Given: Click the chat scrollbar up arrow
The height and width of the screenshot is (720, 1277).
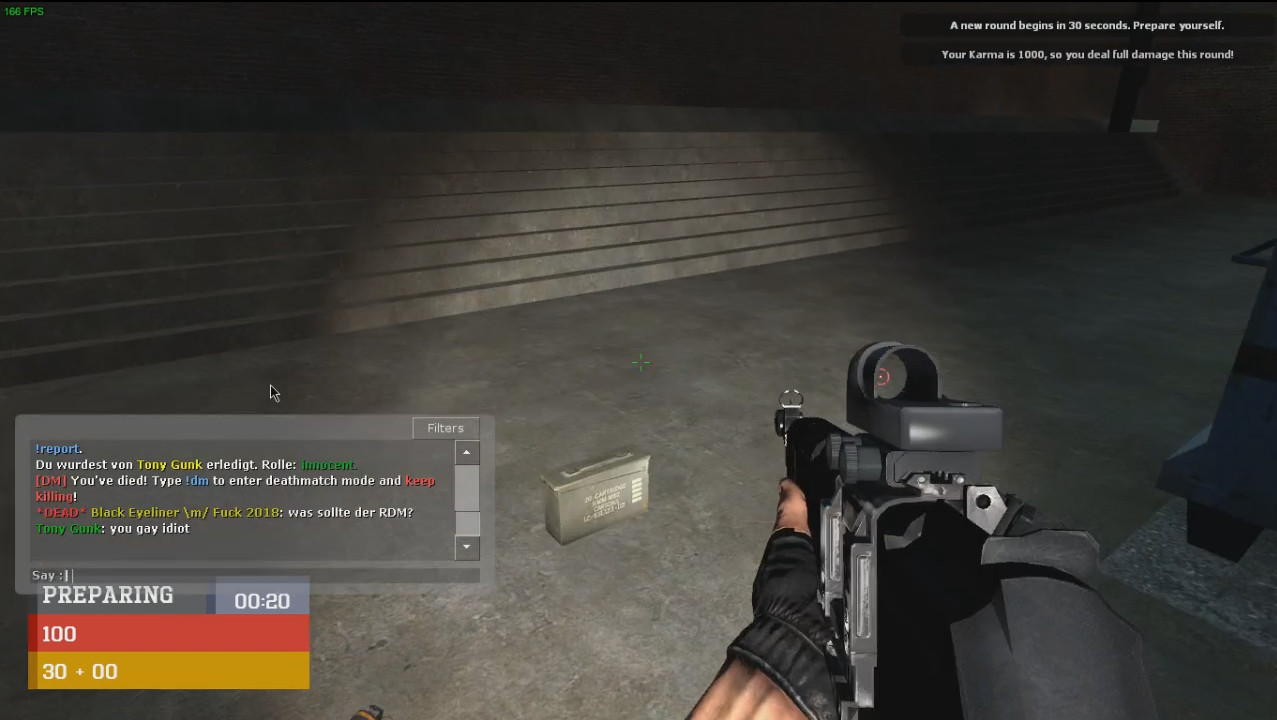Looking at the screenshot, I should pos(466,453).
